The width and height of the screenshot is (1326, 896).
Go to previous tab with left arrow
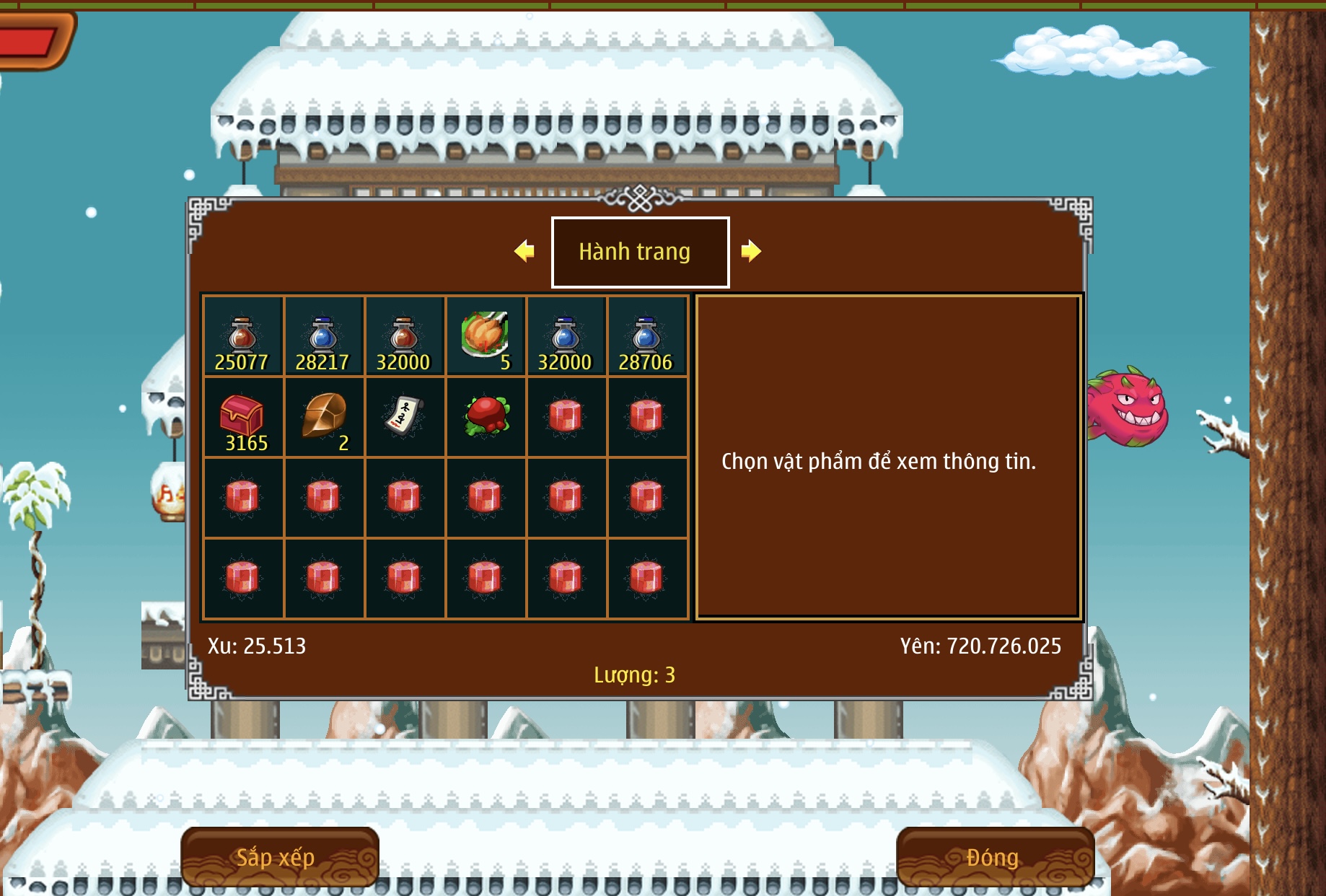(524, 251)
